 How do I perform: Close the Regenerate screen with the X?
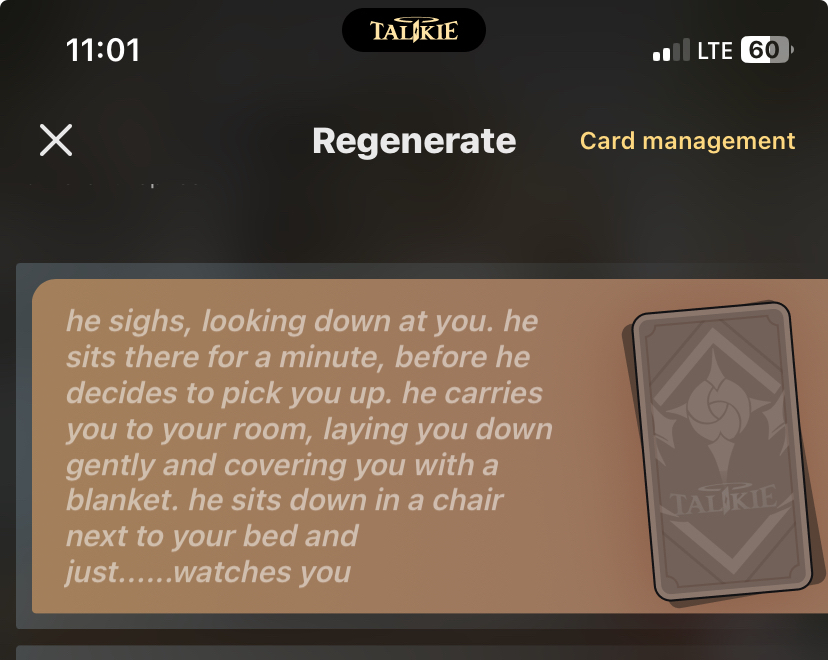pos(56,141)
